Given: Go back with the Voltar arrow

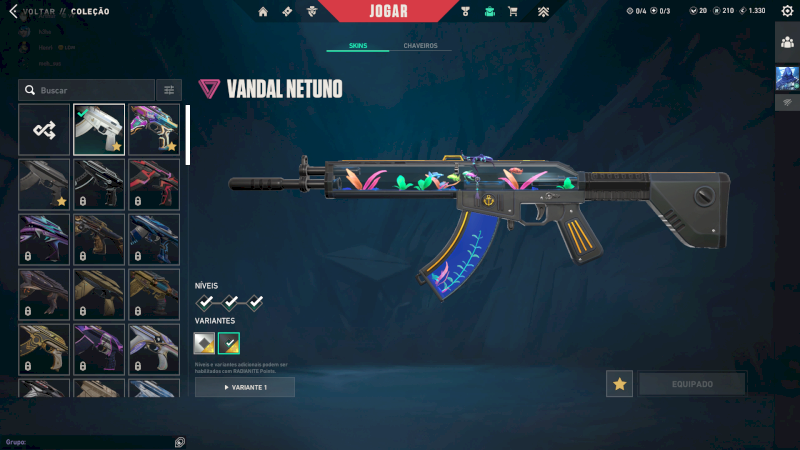Looking at the screenshot, I should [13, 11].
